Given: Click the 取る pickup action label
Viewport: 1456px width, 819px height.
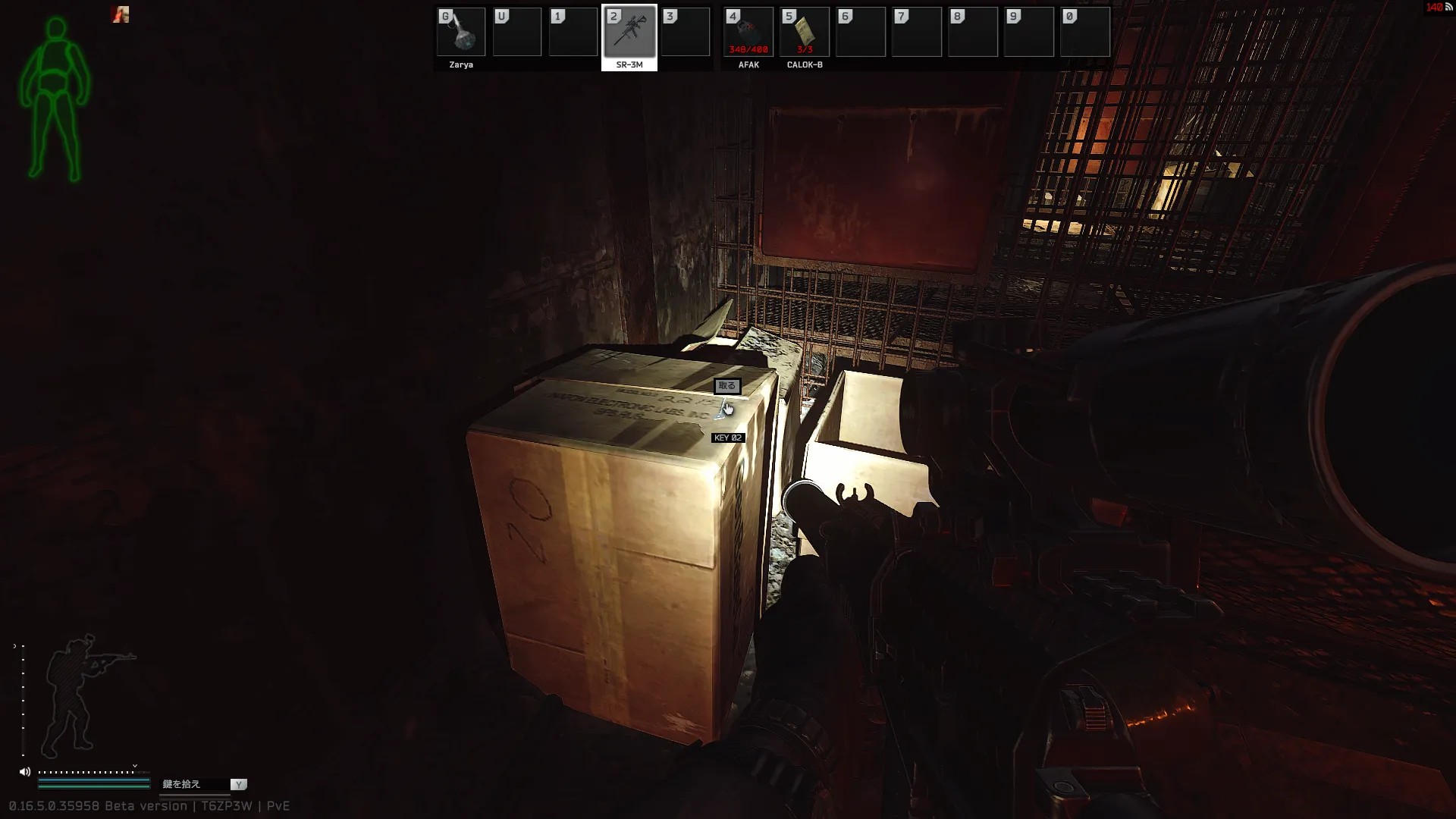Looking at the screenshot, I should [x=726, y=386].
